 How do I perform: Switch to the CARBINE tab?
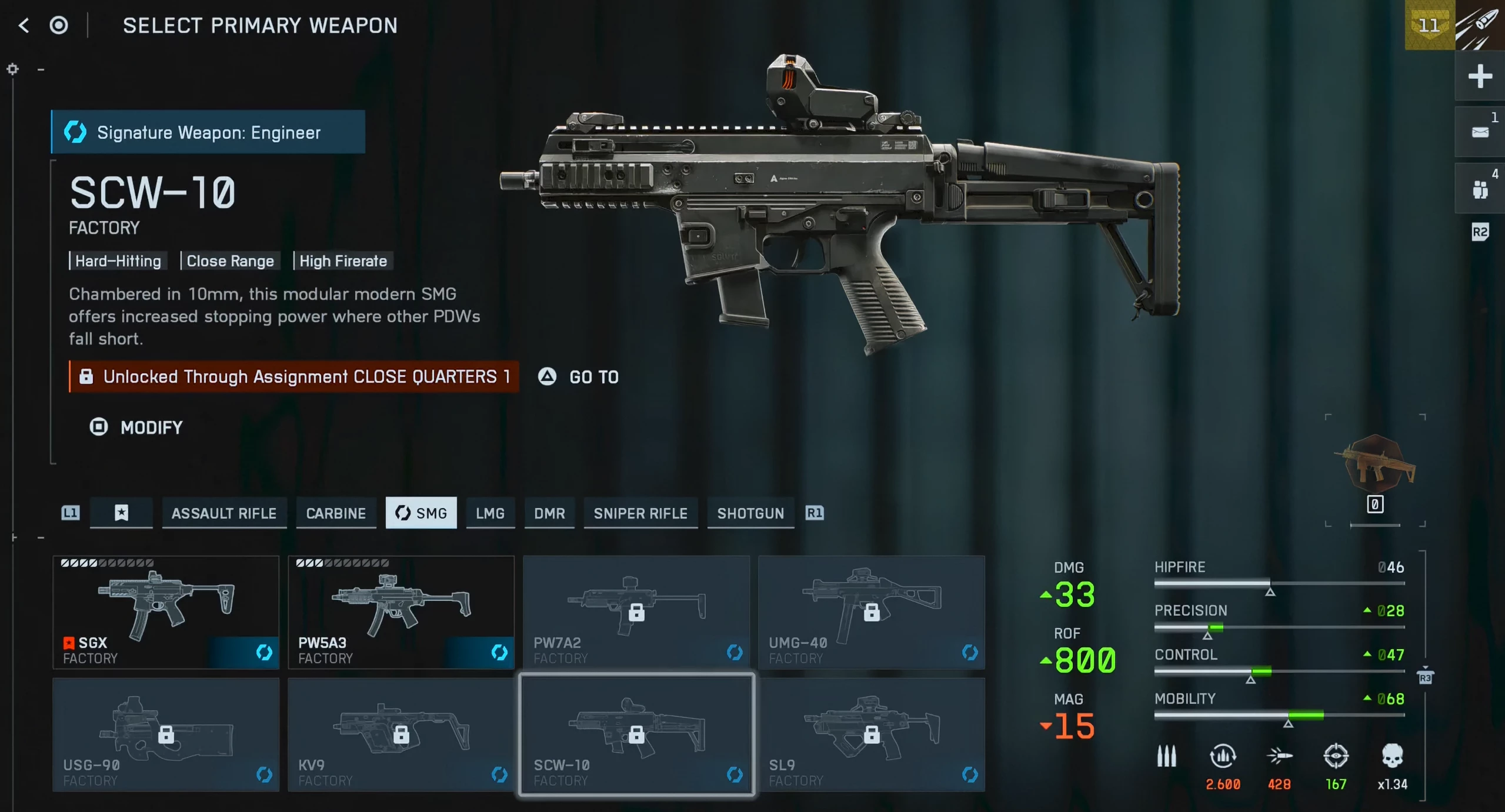(336, 513)
